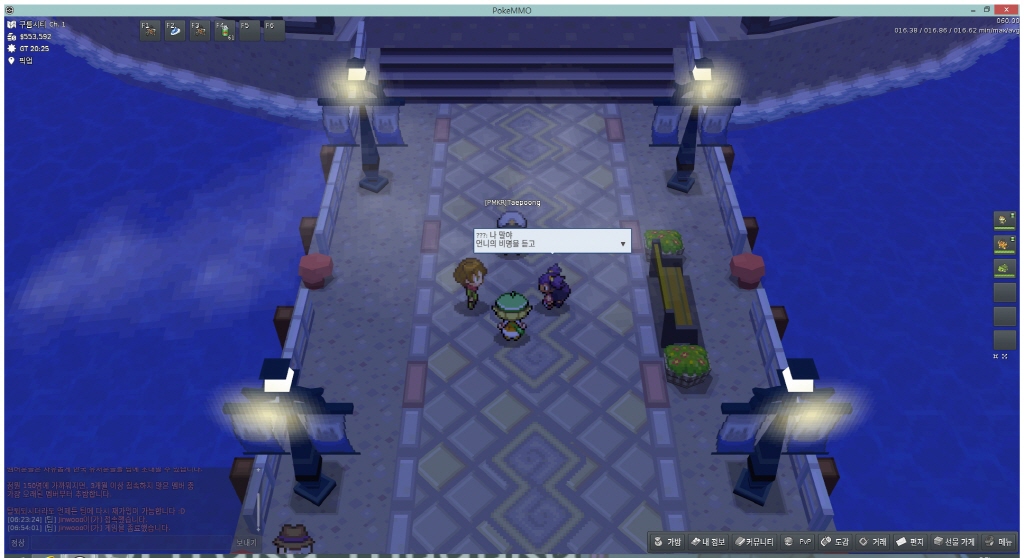Use the F1 hotkey item slot
This screenshot has width=1024, height=558.
[149, 30]
